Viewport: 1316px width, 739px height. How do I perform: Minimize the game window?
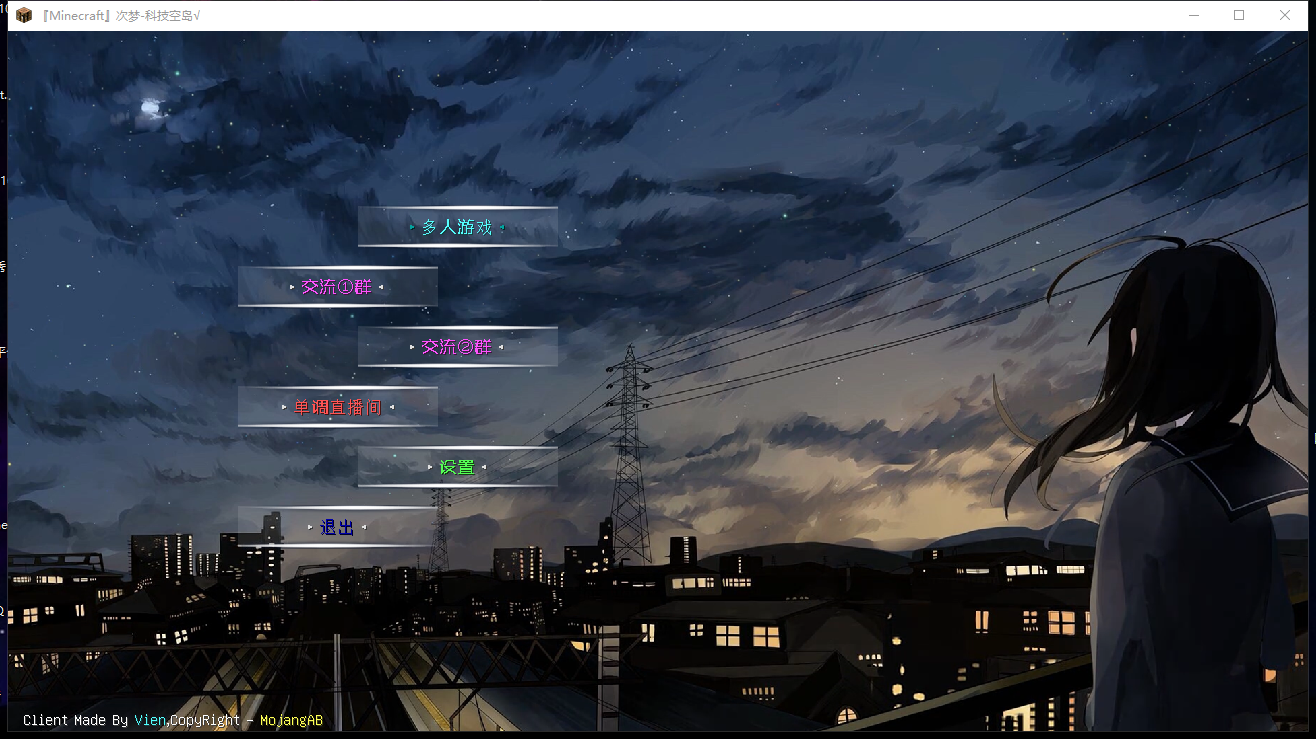[1193, 15]
